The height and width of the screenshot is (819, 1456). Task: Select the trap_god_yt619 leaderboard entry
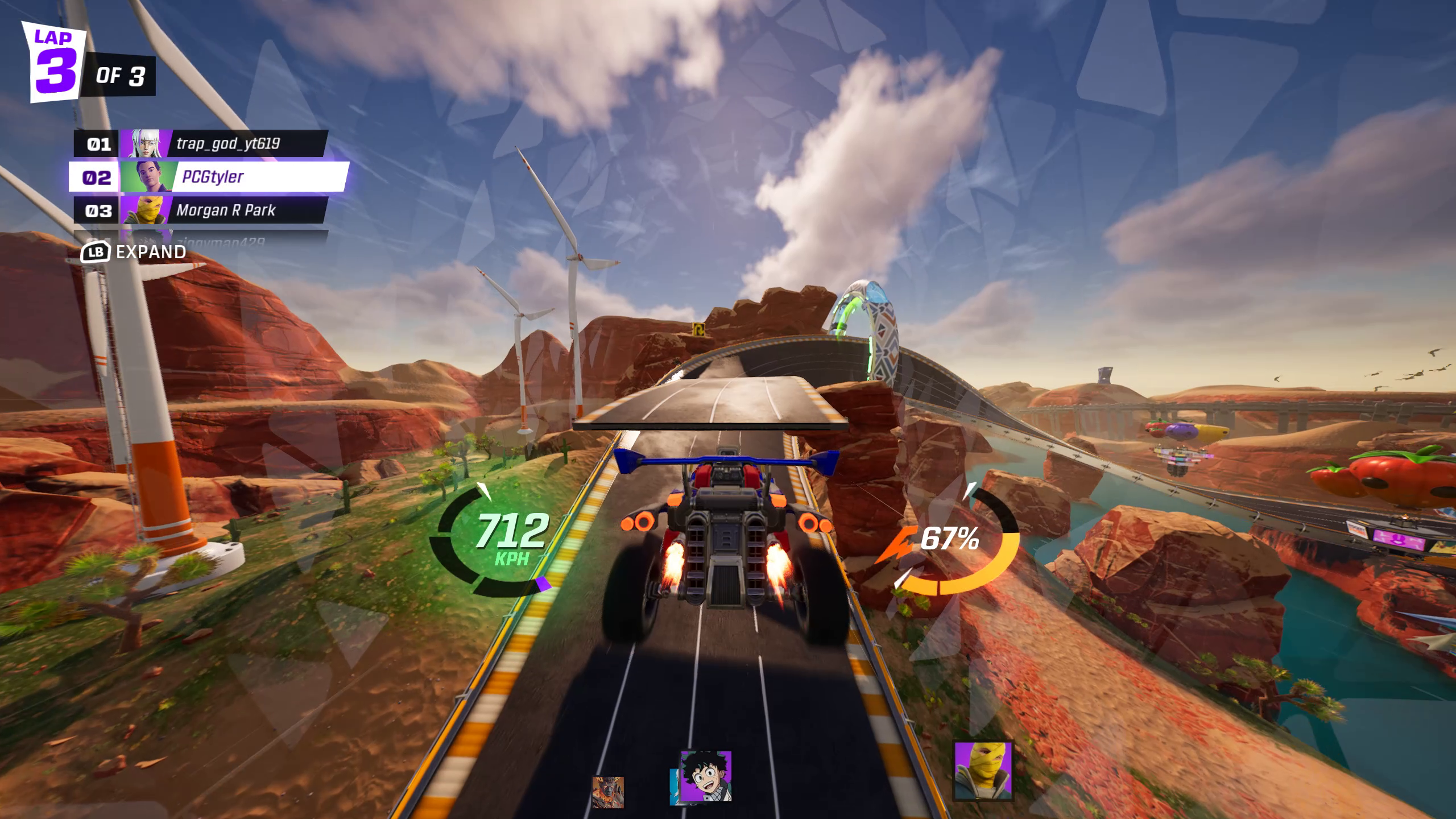pyautogui.click(x=227, y=144)
